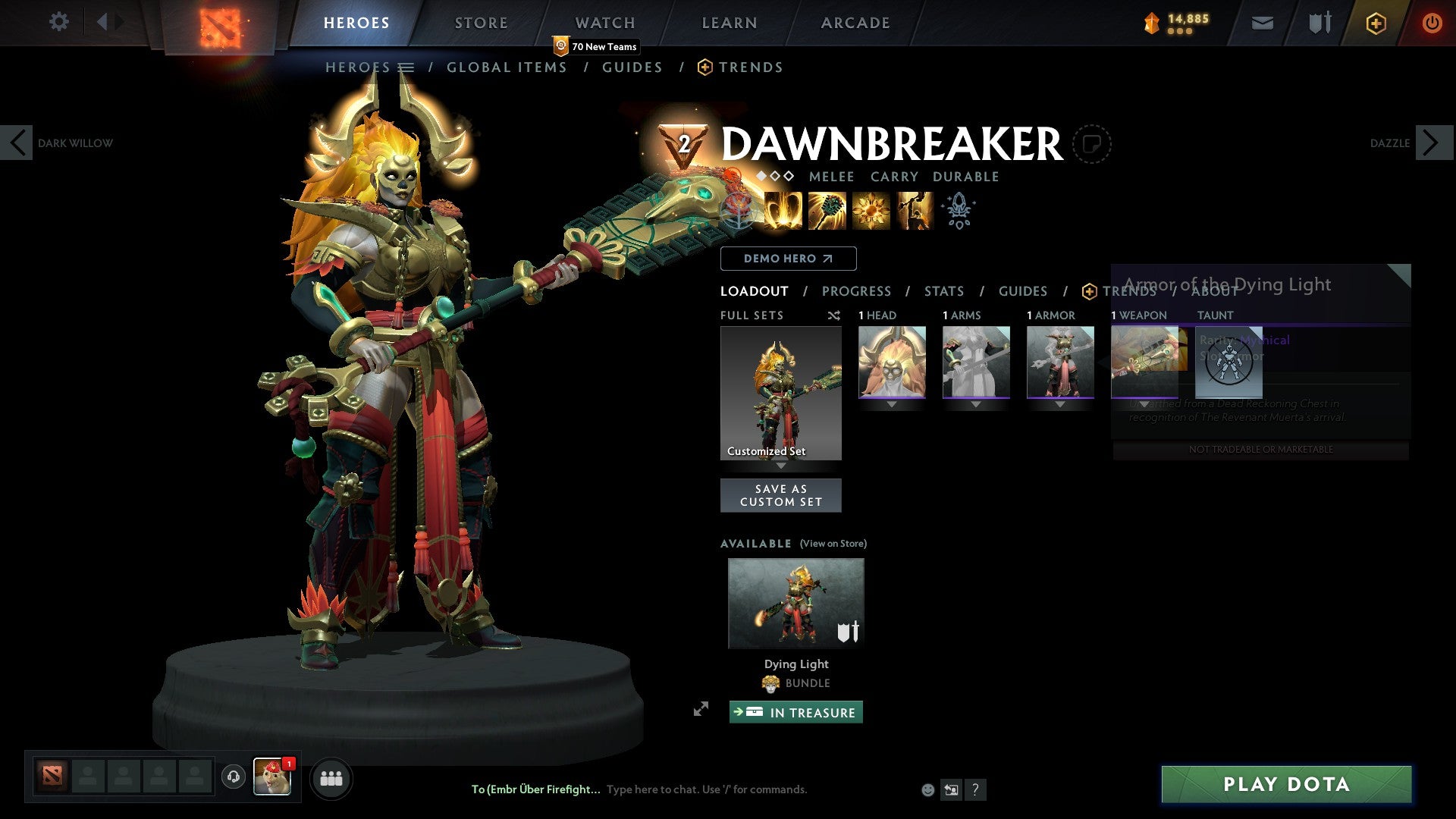Expand the HEAD item slot chevron
Image resolution: width=1456 pixels, height=819 pixels.
(x=892, y=404)
